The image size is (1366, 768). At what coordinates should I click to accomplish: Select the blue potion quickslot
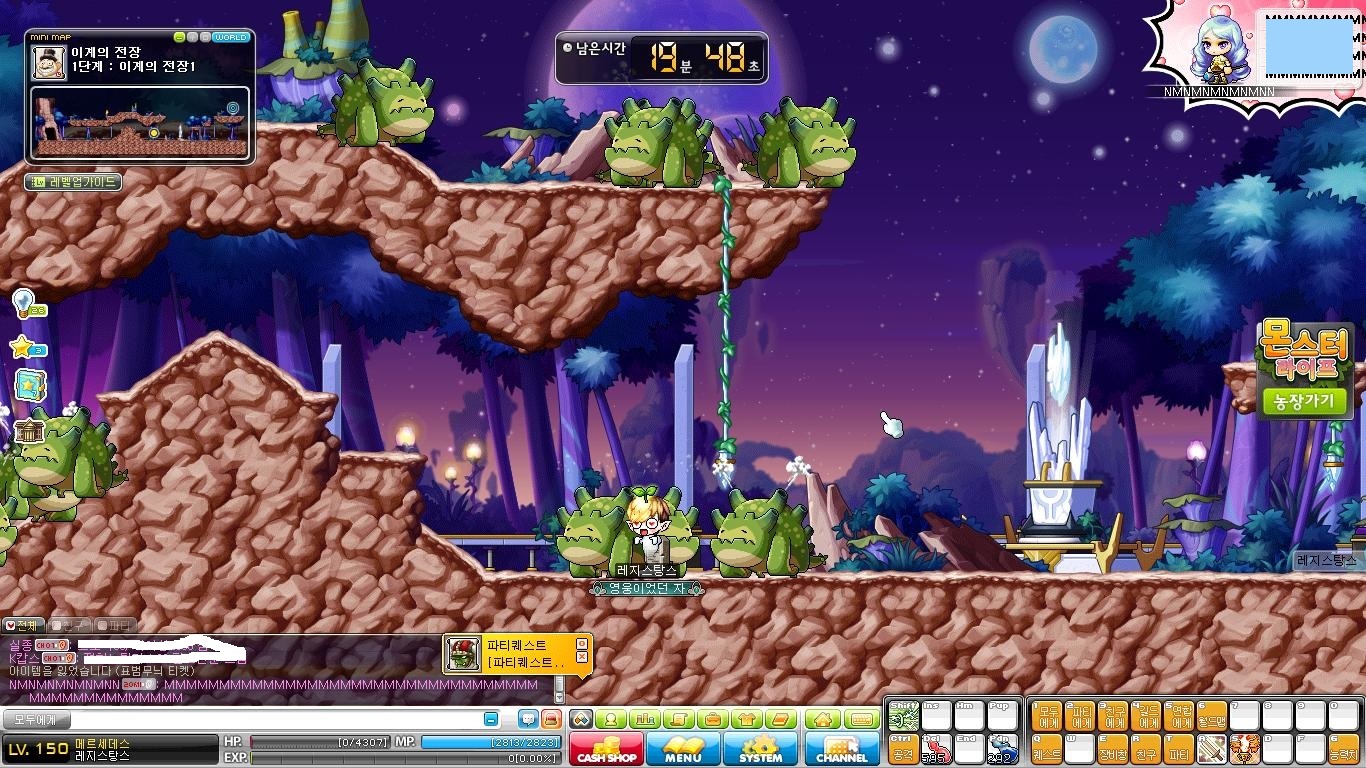(x=1003, y=748)
